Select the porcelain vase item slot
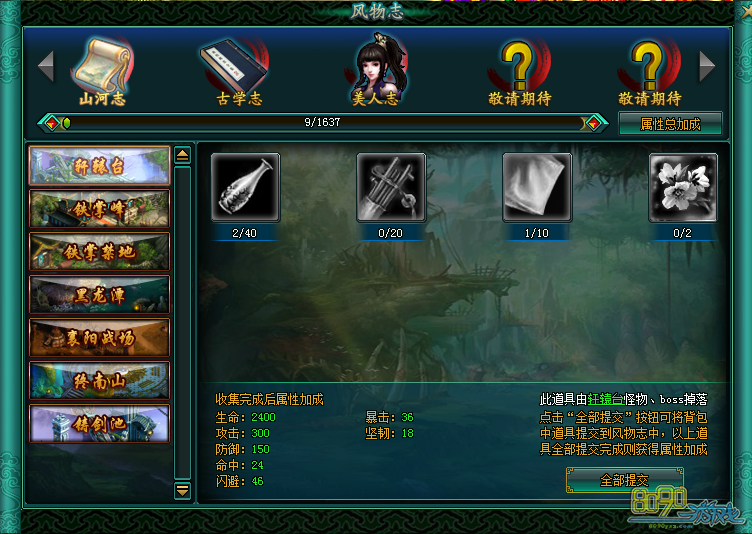Image resolution: width=752 pixels, height=534 pixels. tap(245, 187)
